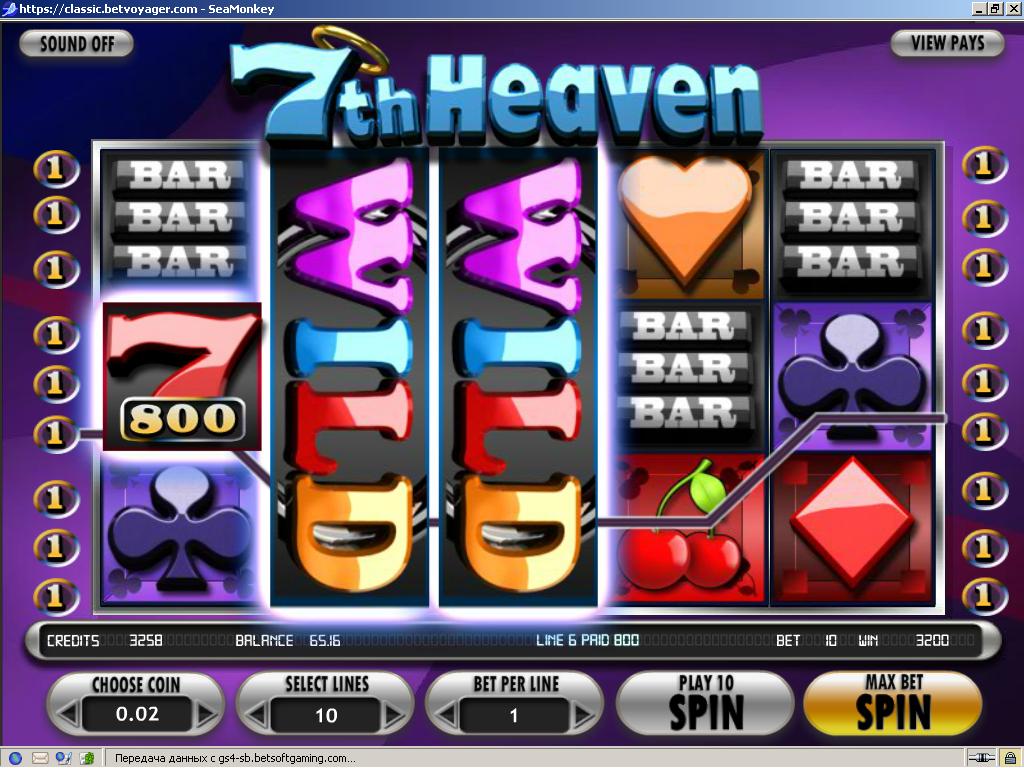Click the Play 10 Spin button
Image resolution: width=1024 pixels, height=768 pixels.
tap(705, 704)
